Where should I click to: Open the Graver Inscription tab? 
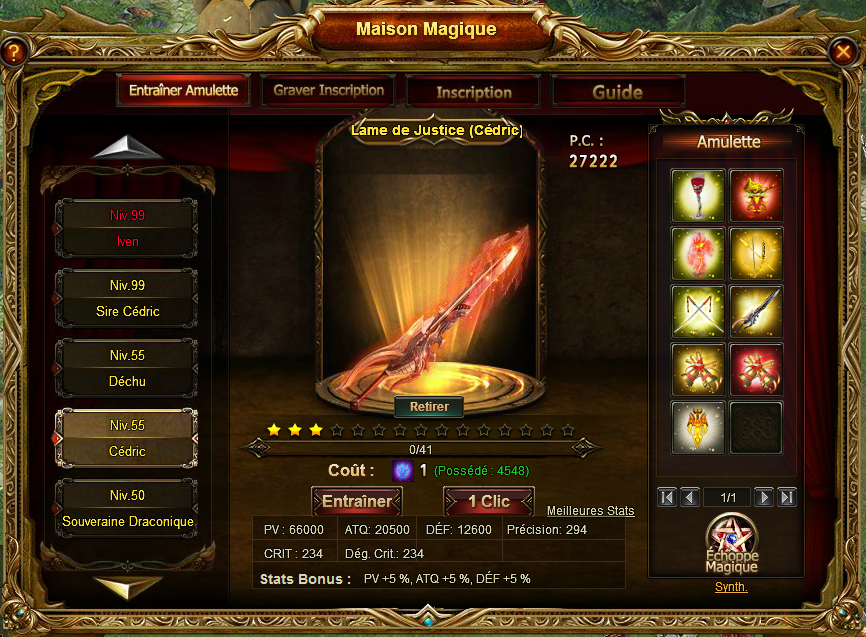pos(328,91)
